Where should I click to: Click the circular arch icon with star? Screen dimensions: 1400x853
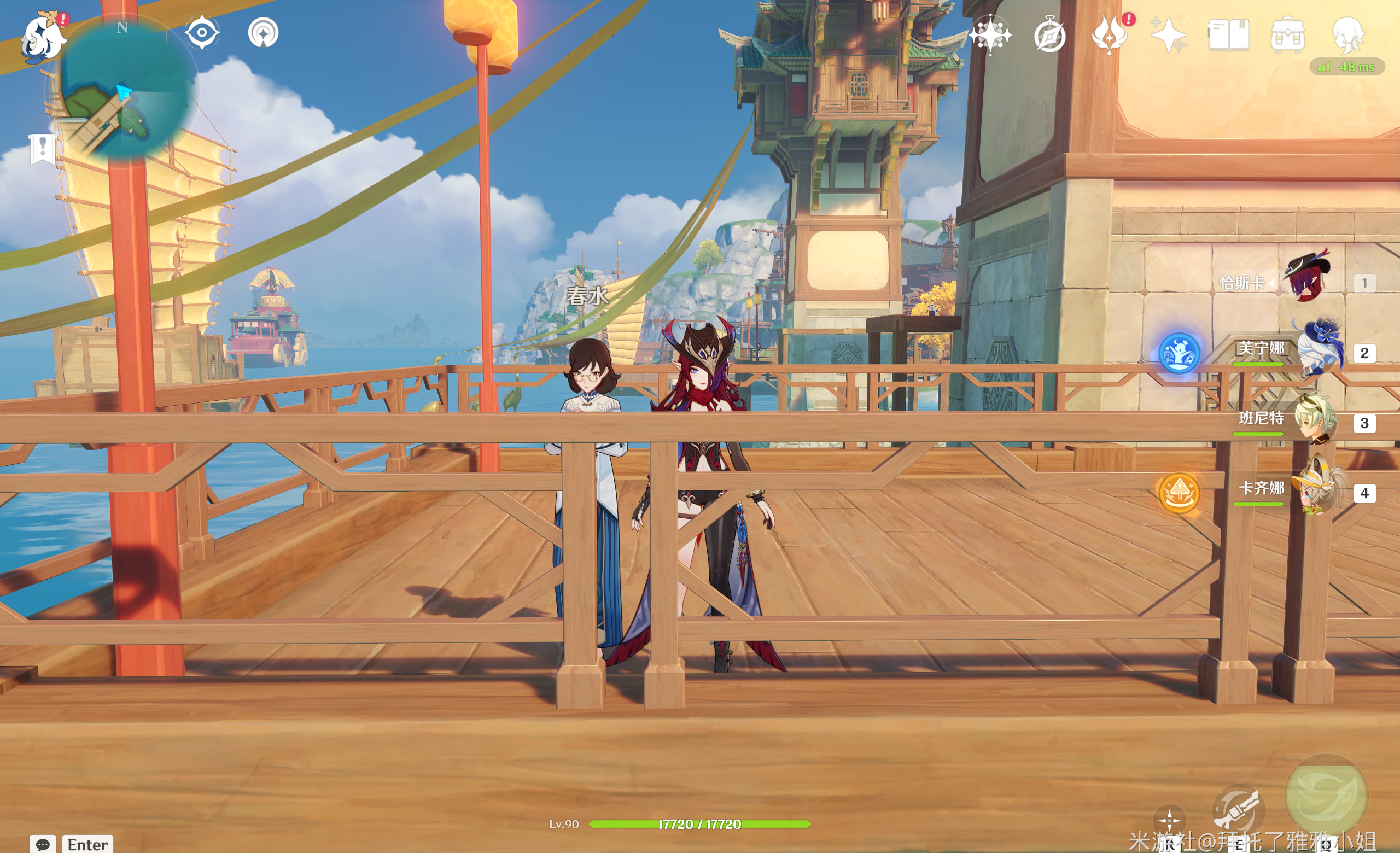point(263,33)
